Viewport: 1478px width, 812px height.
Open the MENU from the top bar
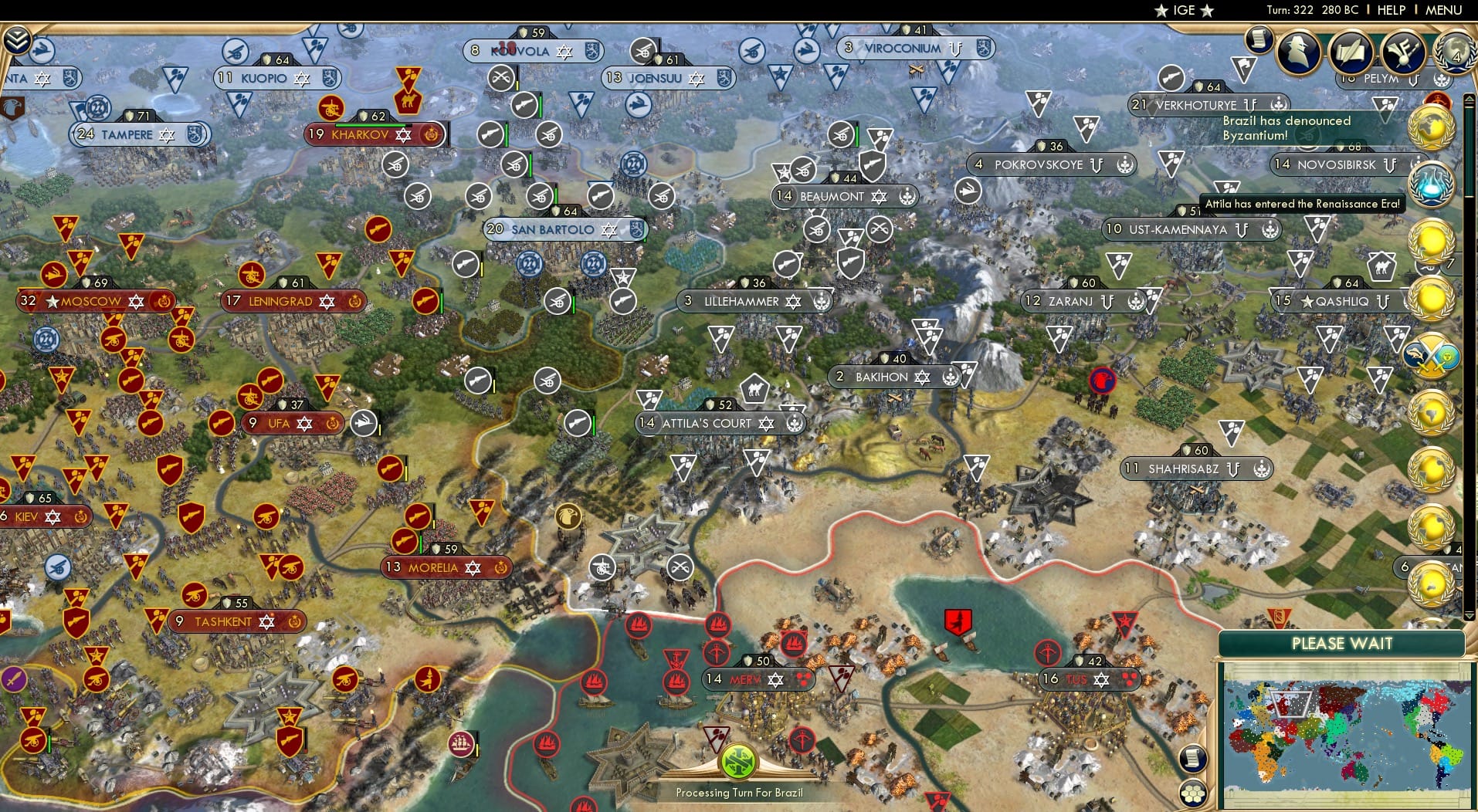[x=1442, y=10]
